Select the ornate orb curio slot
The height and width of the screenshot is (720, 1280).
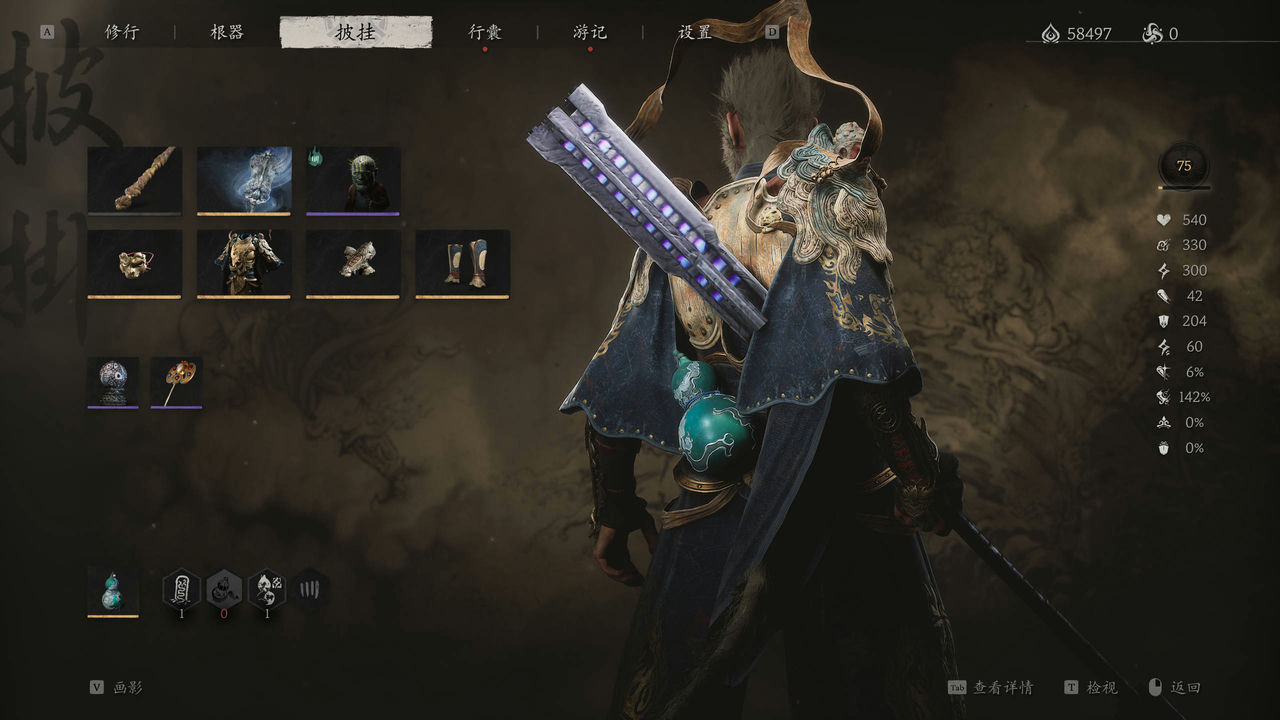point(113,382)
